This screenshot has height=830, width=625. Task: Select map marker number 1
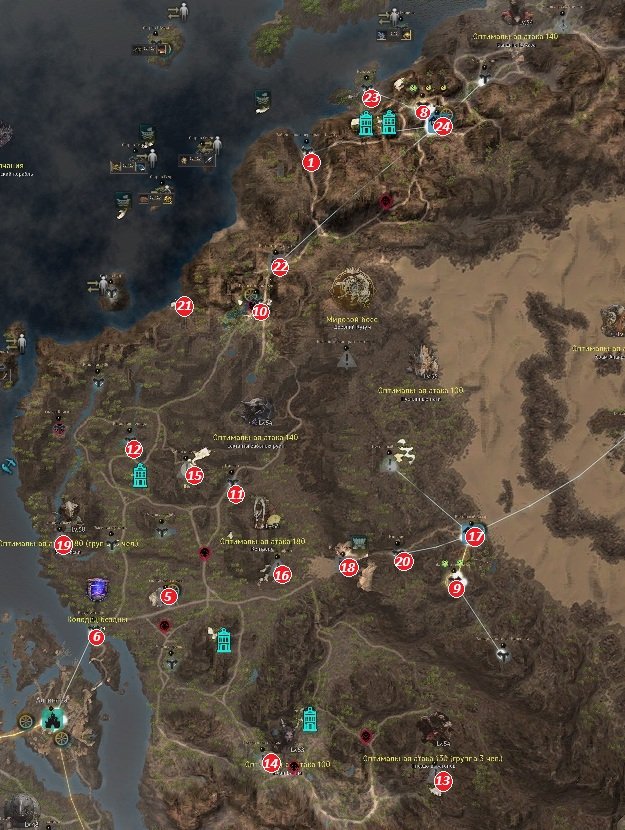click(x=311, y=162)
